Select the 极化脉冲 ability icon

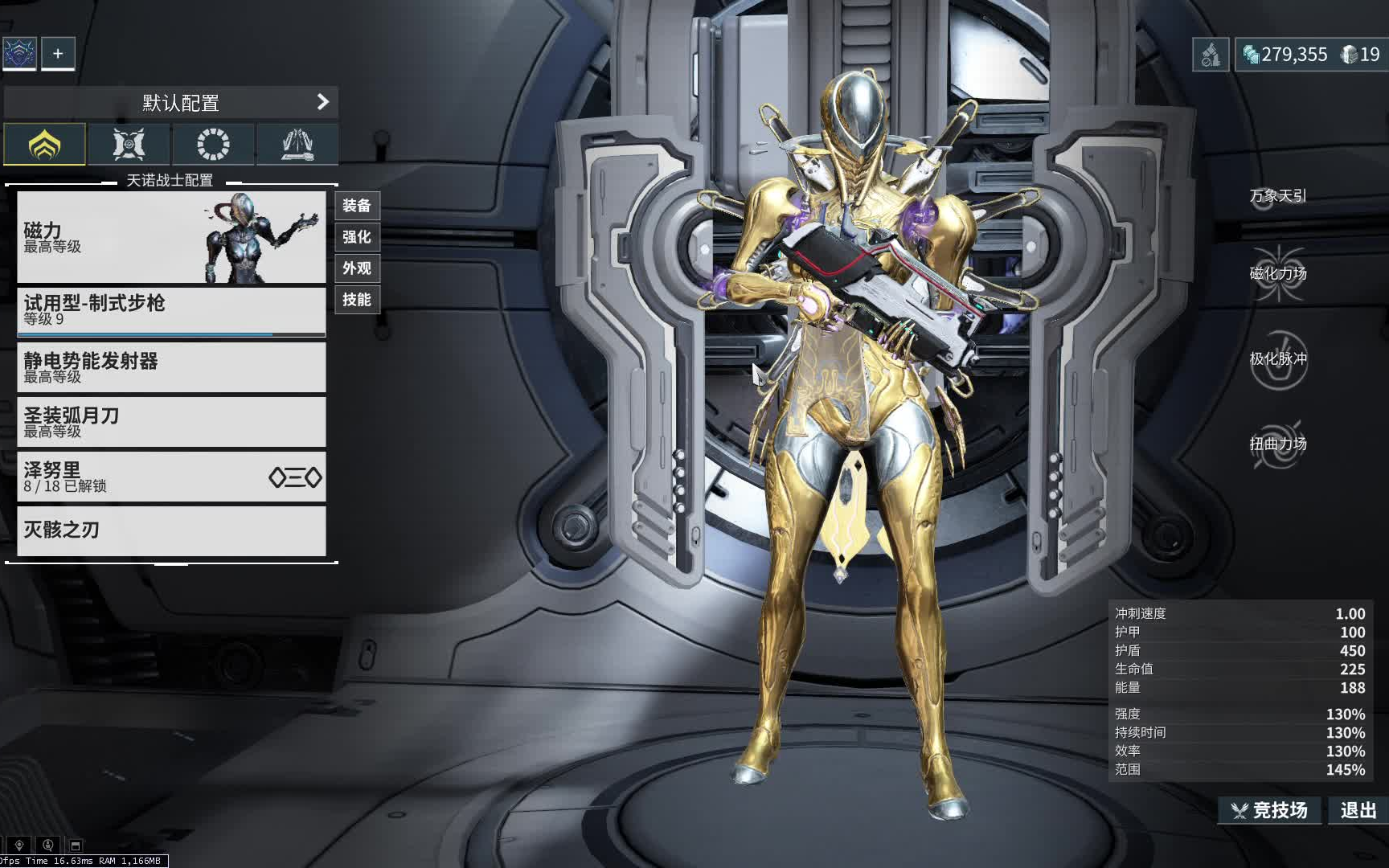1278,359
